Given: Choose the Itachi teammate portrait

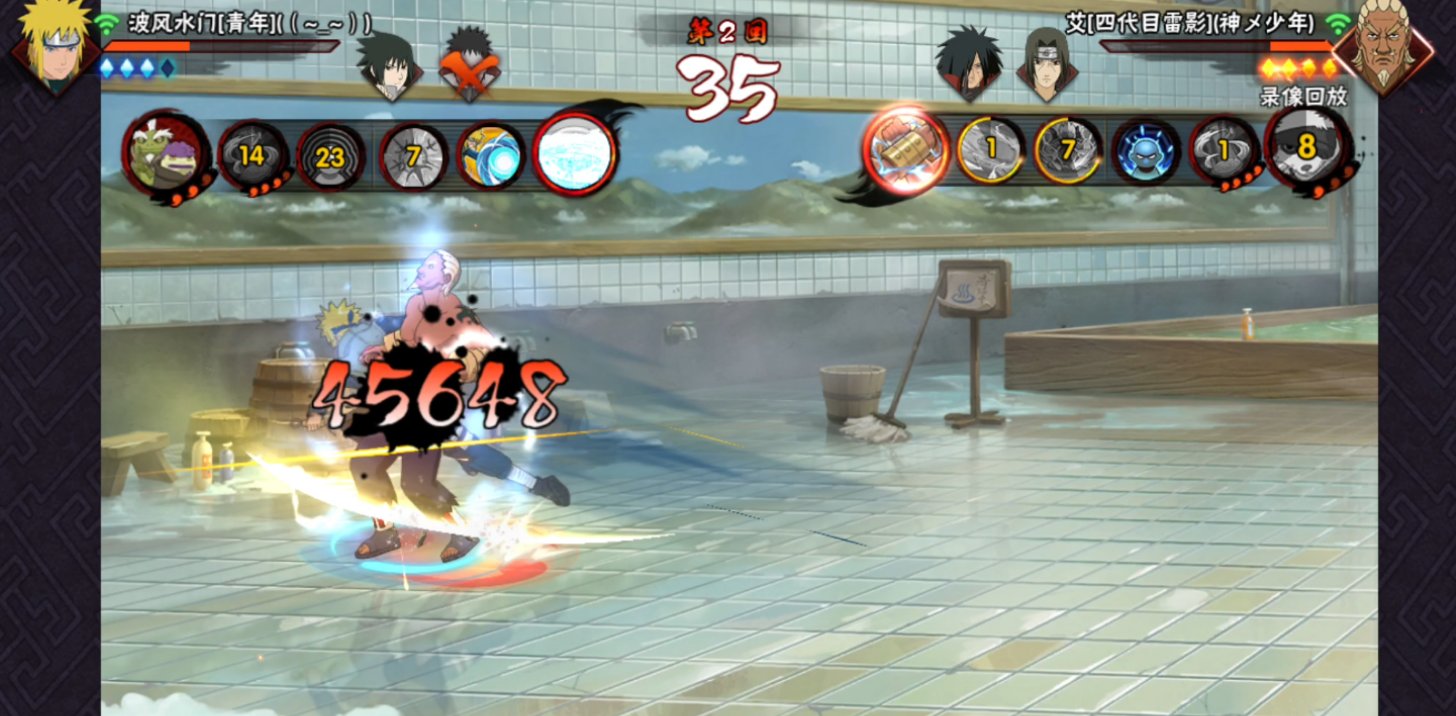Looking at the screenshot, I should (x=1046, y=65).
